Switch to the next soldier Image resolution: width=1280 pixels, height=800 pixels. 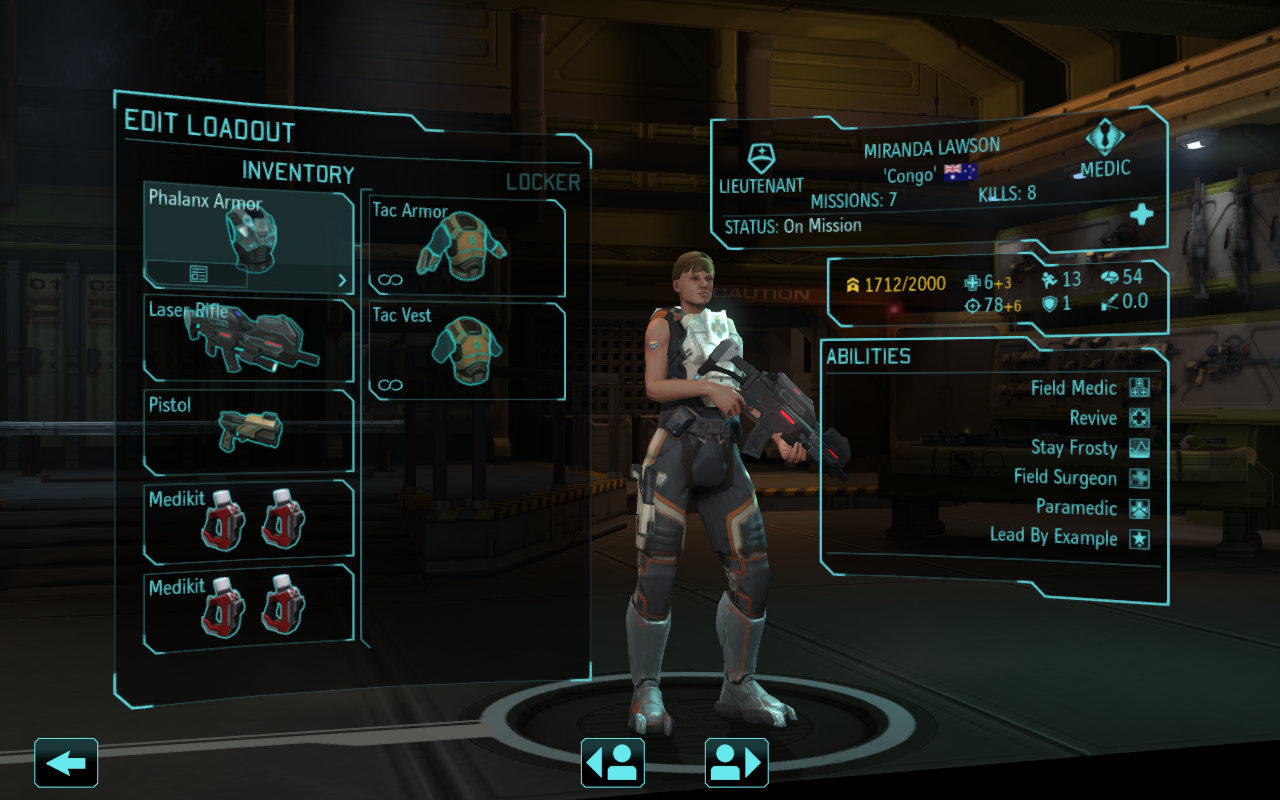point(736,763)
